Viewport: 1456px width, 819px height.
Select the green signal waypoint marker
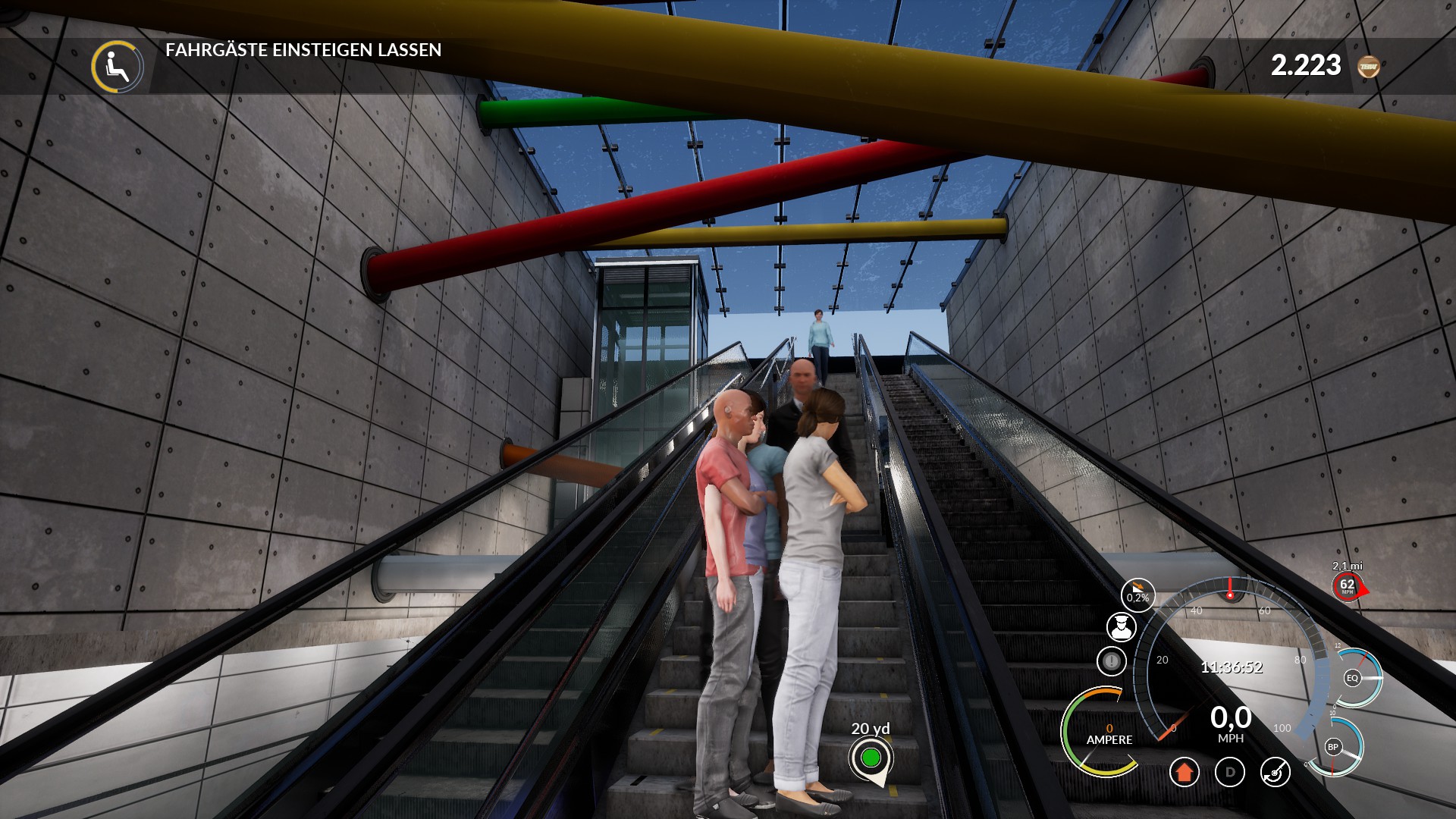871,758
